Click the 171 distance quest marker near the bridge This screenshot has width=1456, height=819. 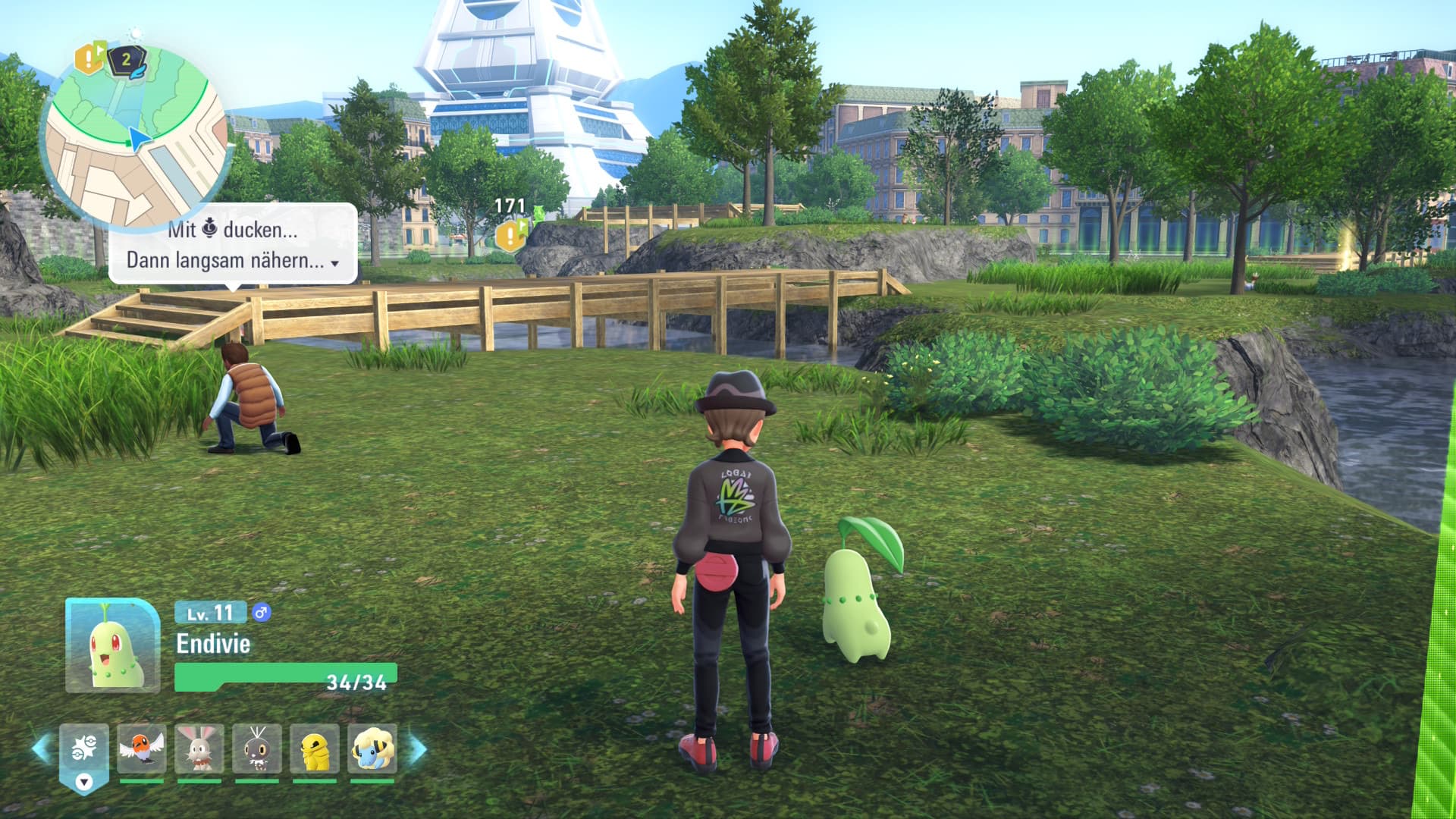tap(510, 235)
